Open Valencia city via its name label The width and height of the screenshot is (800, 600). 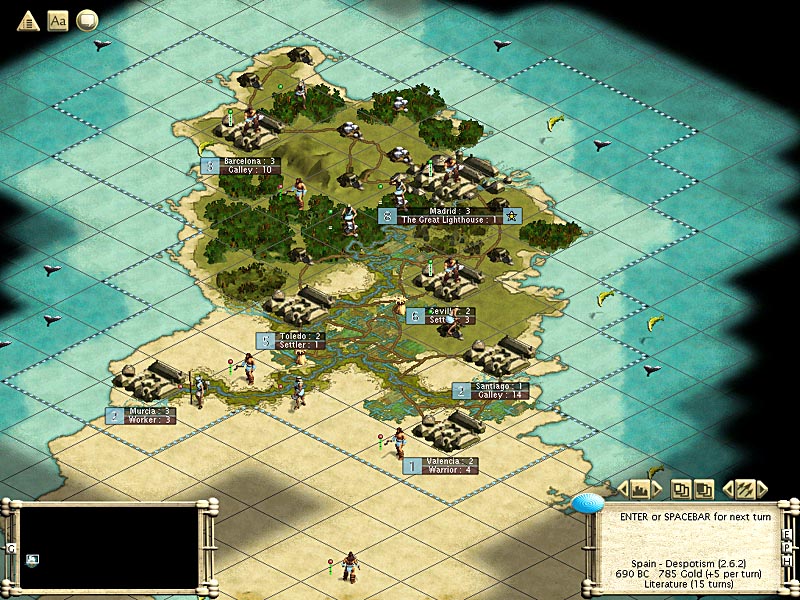450,461
